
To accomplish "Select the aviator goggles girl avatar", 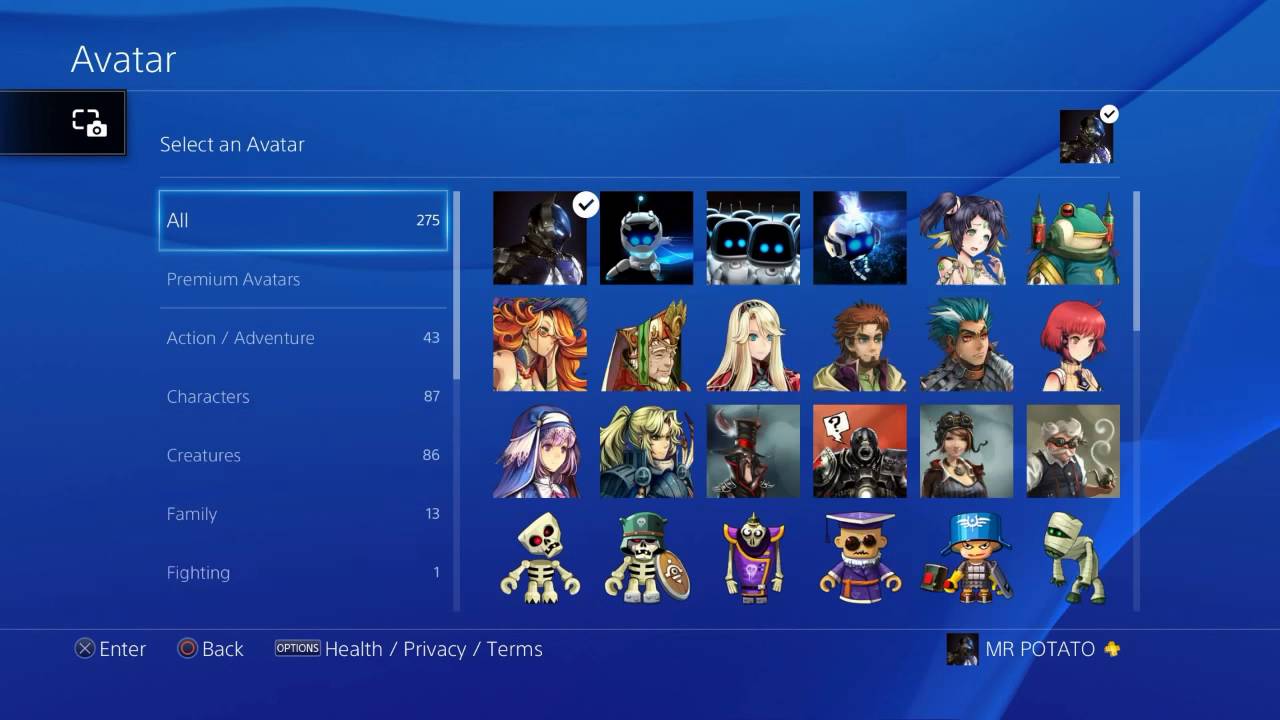I will point(967,450).
